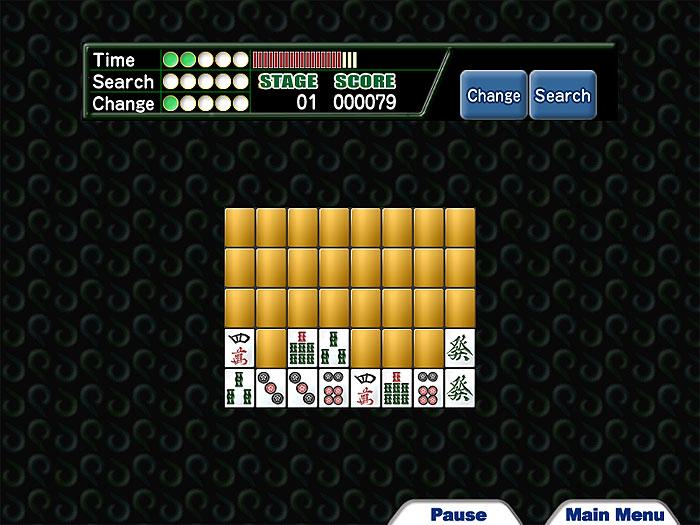The image size is (700, 525).
Task: Pick the six-circle tile below the three-bamboo tile
Action: (x=335, y=387)
